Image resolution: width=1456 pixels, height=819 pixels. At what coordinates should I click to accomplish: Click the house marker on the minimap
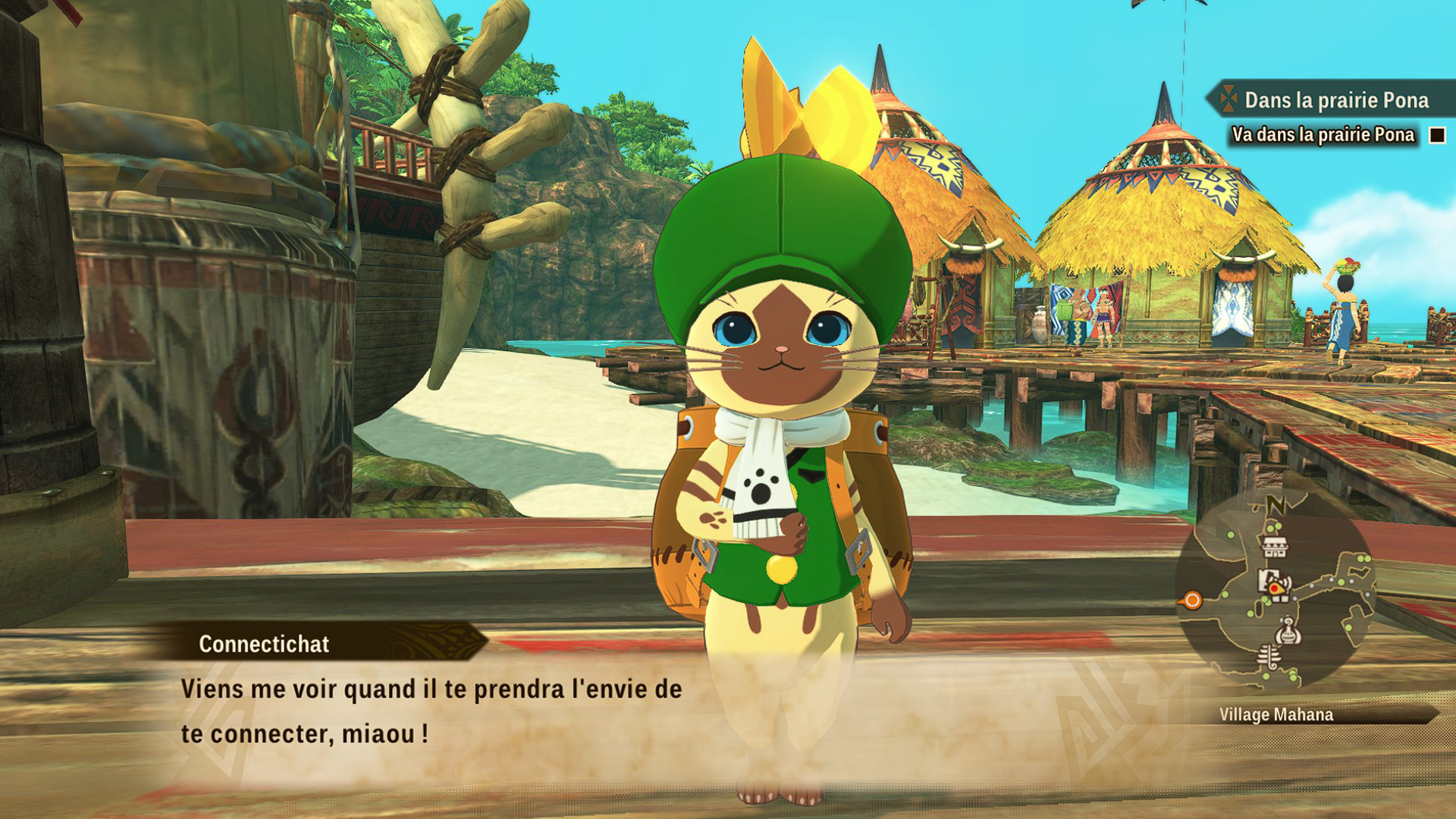tap(1274, 545)
